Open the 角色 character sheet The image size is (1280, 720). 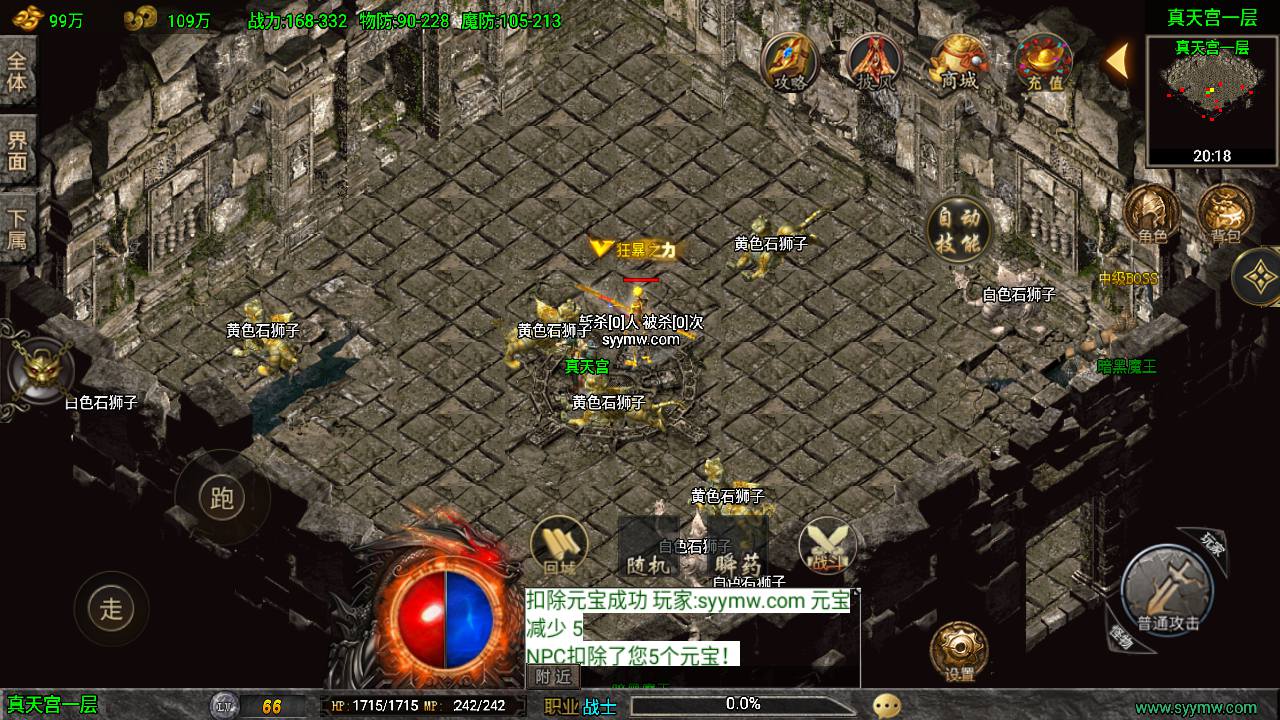pyautogui.click(x=1152, y=214)
